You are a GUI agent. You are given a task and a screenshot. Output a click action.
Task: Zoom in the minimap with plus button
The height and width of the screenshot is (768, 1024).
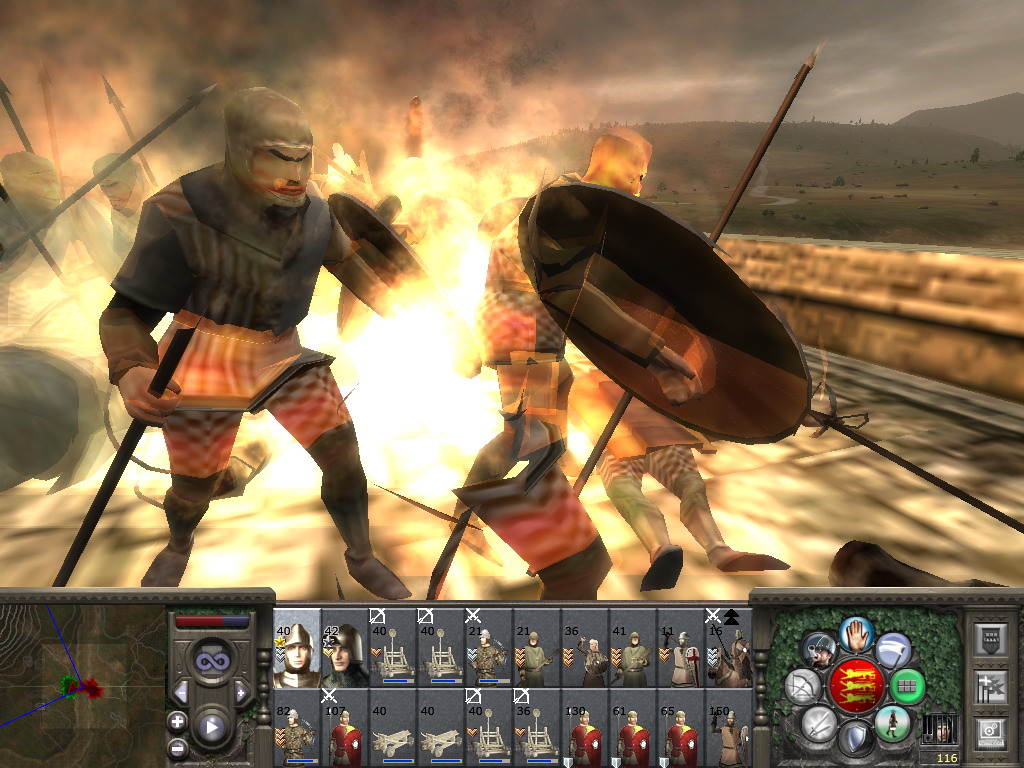tap(177, 720)
